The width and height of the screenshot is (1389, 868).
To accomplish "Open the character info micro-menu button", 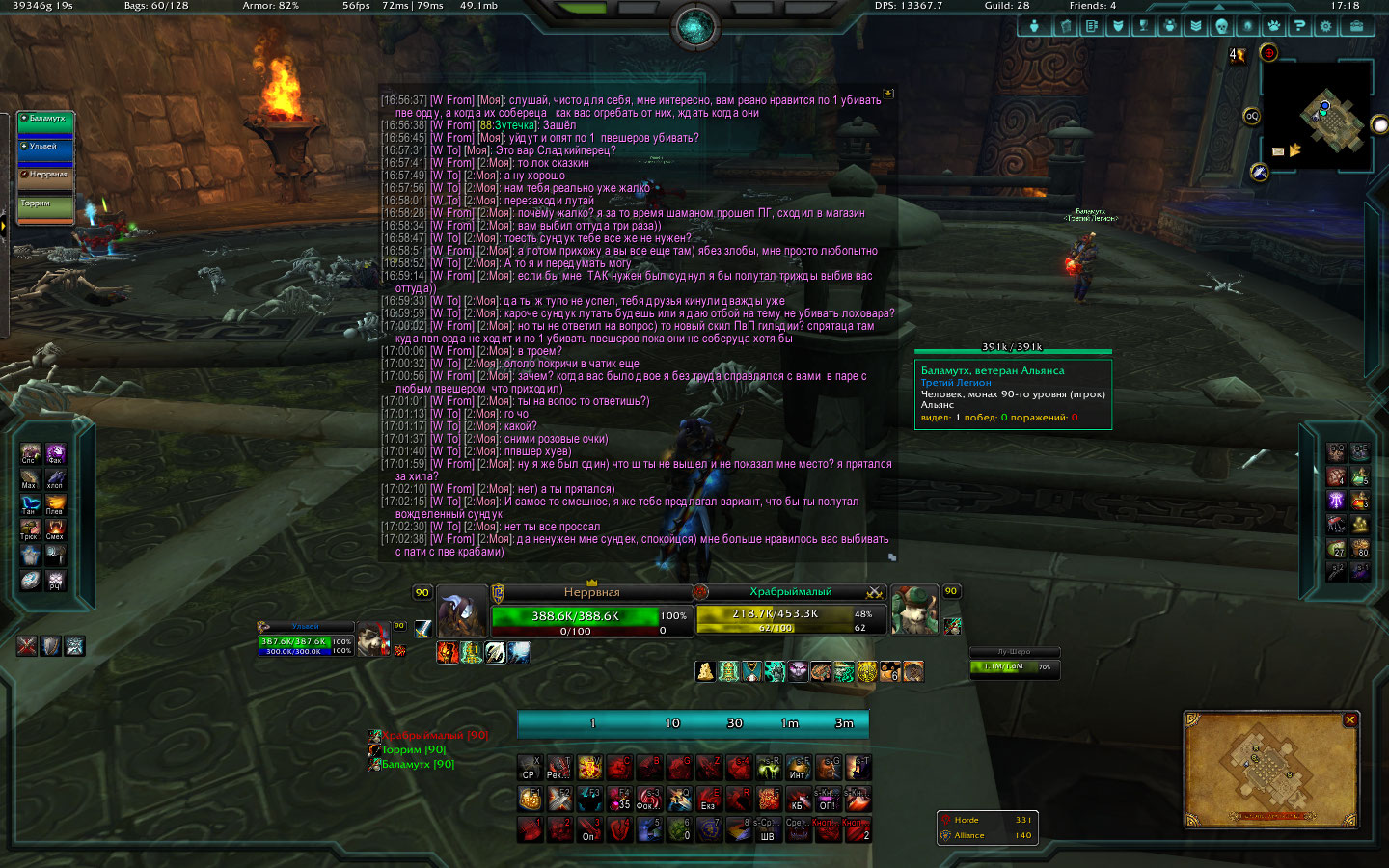I will [1034, 26].
